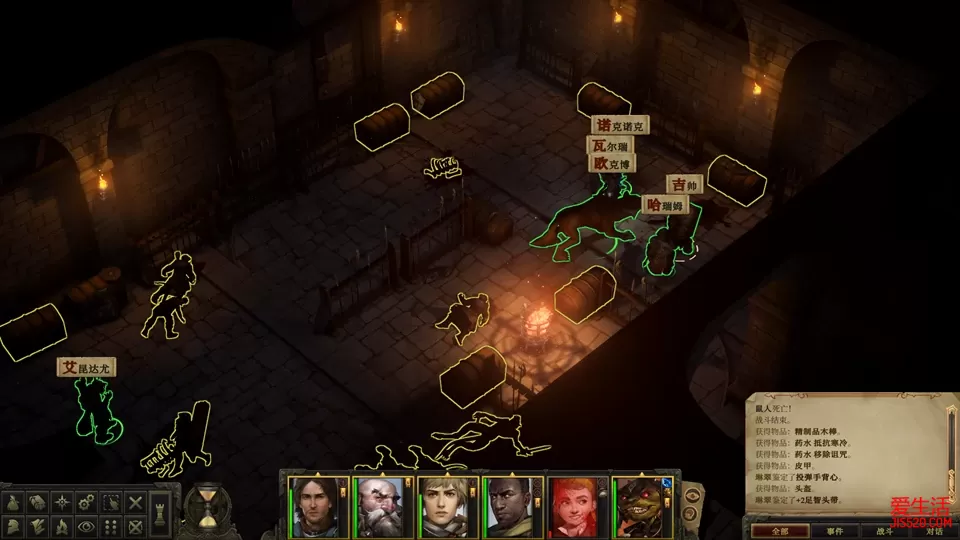Screen dimensions: 960x540
Task: Select the blonde woman portrait
Action: 442,507
